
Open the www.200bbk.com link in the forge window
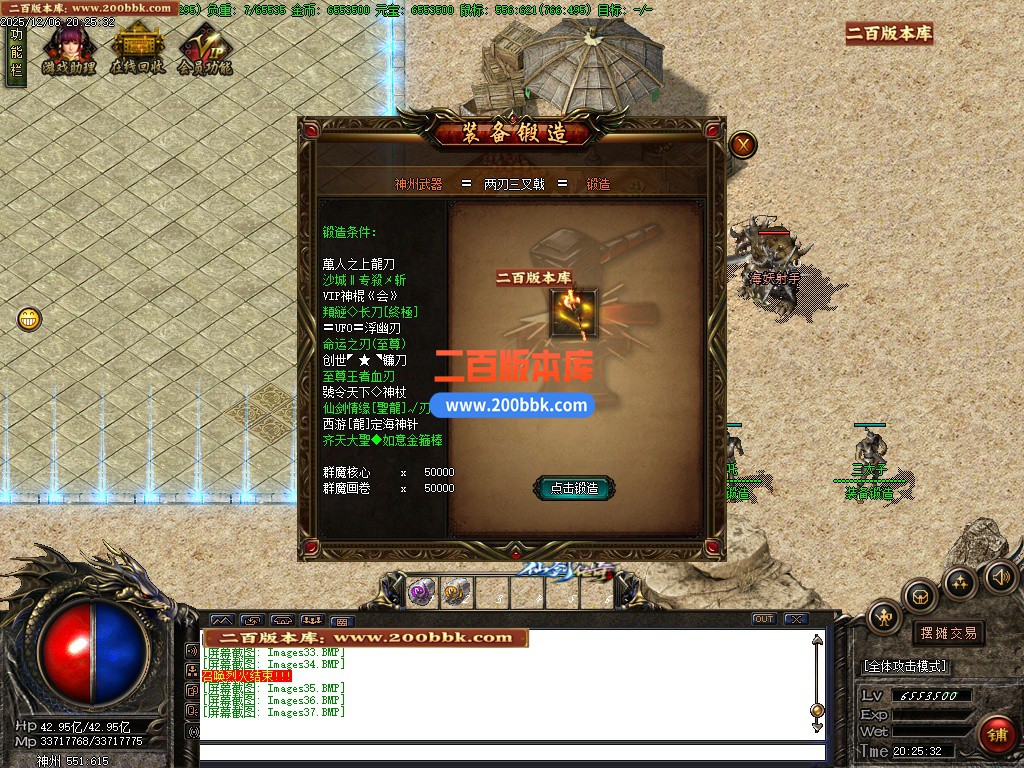pyautogui.click(x=516, y=406)
